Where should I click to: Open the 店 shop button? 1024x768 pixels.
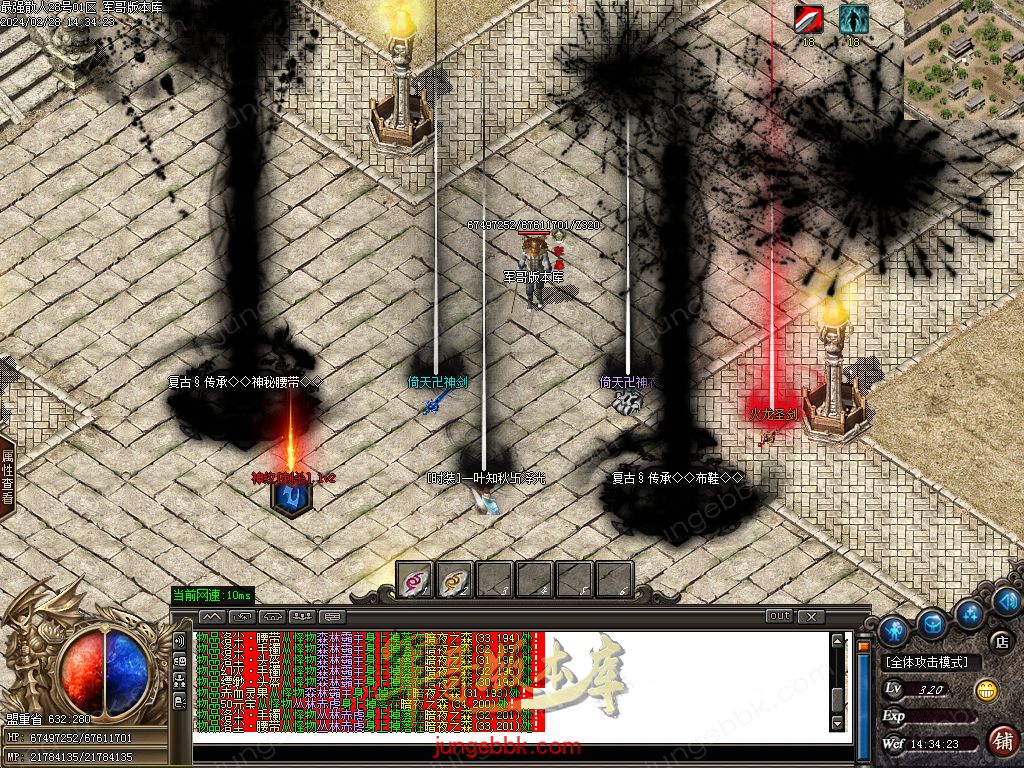point(1000,640)
